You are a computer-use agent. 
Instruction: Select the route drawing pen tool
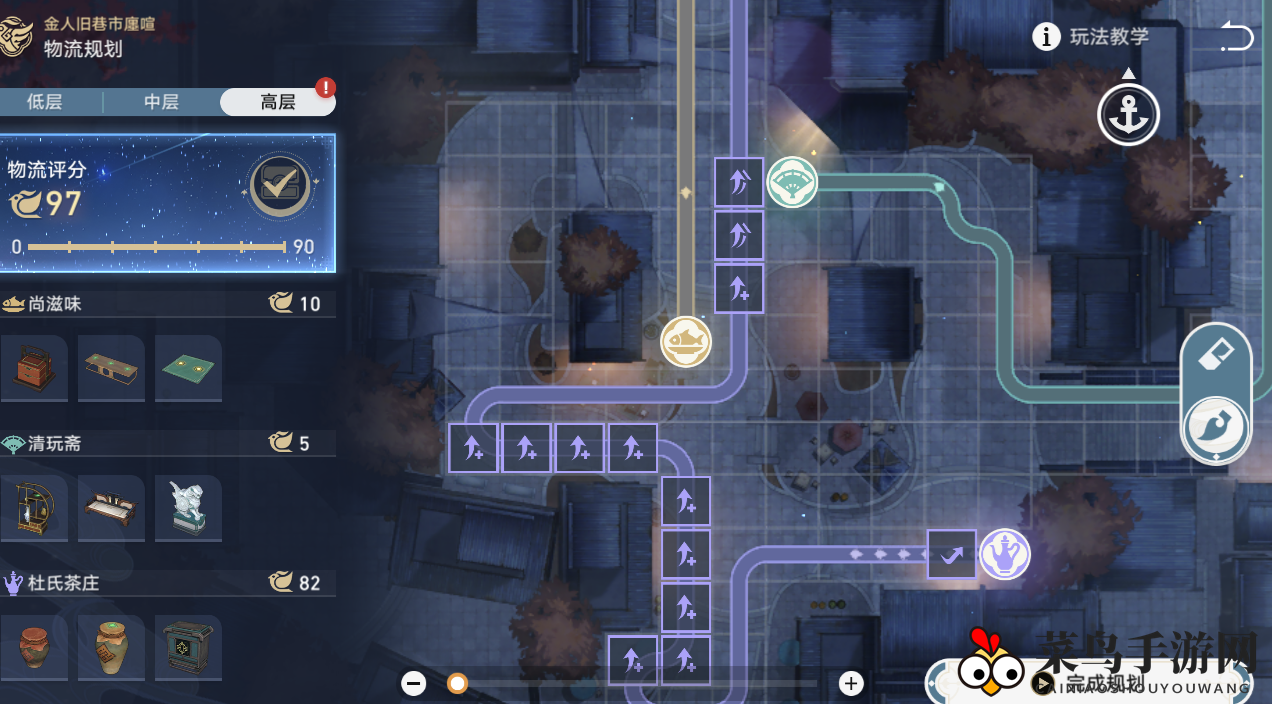click(1216, 428)
